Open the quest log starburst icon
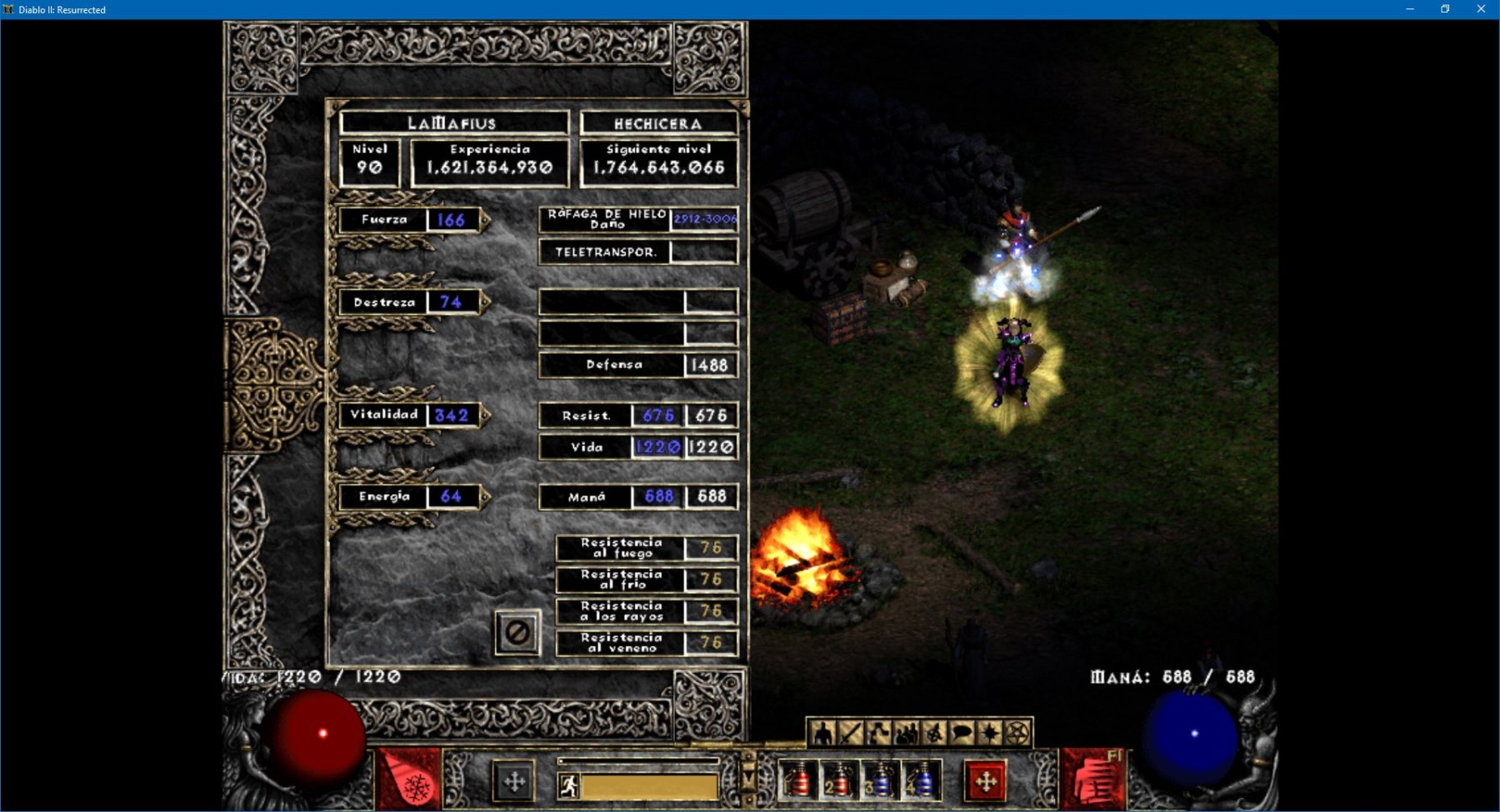This screenshot has height=812, width=1500. coord(989,733)
